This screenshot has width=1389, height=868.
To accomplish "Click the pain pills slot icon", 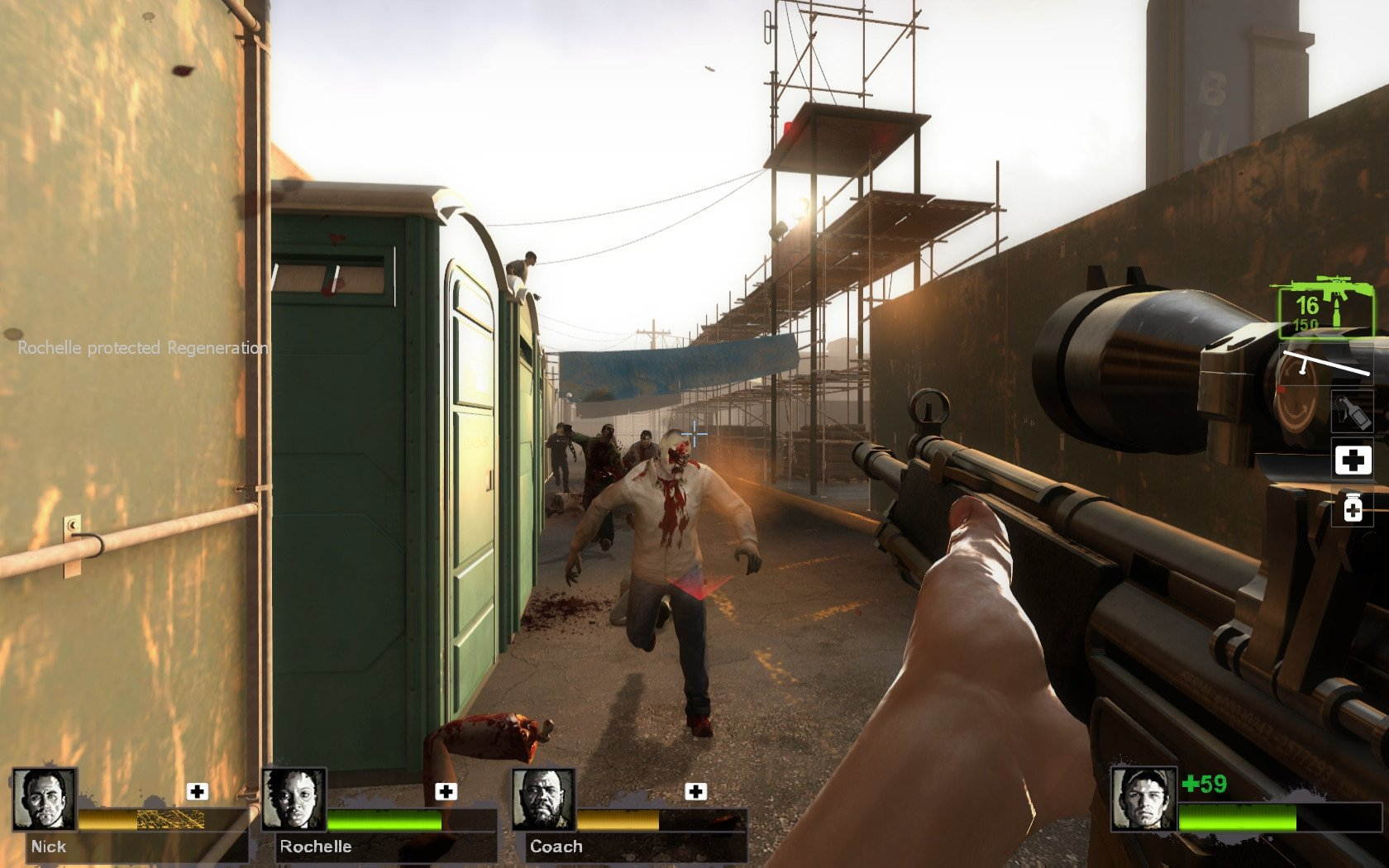I will (1353, 508).
